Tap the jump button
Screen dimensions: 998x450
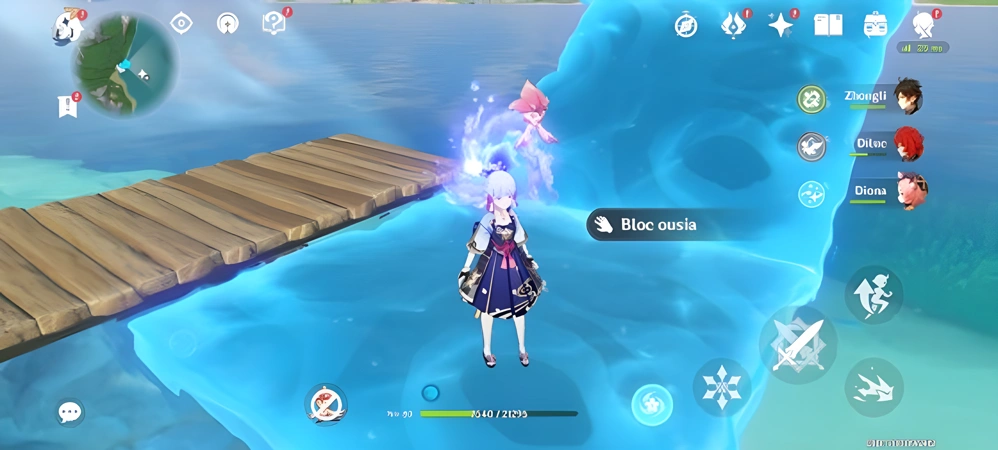point(874,294)
